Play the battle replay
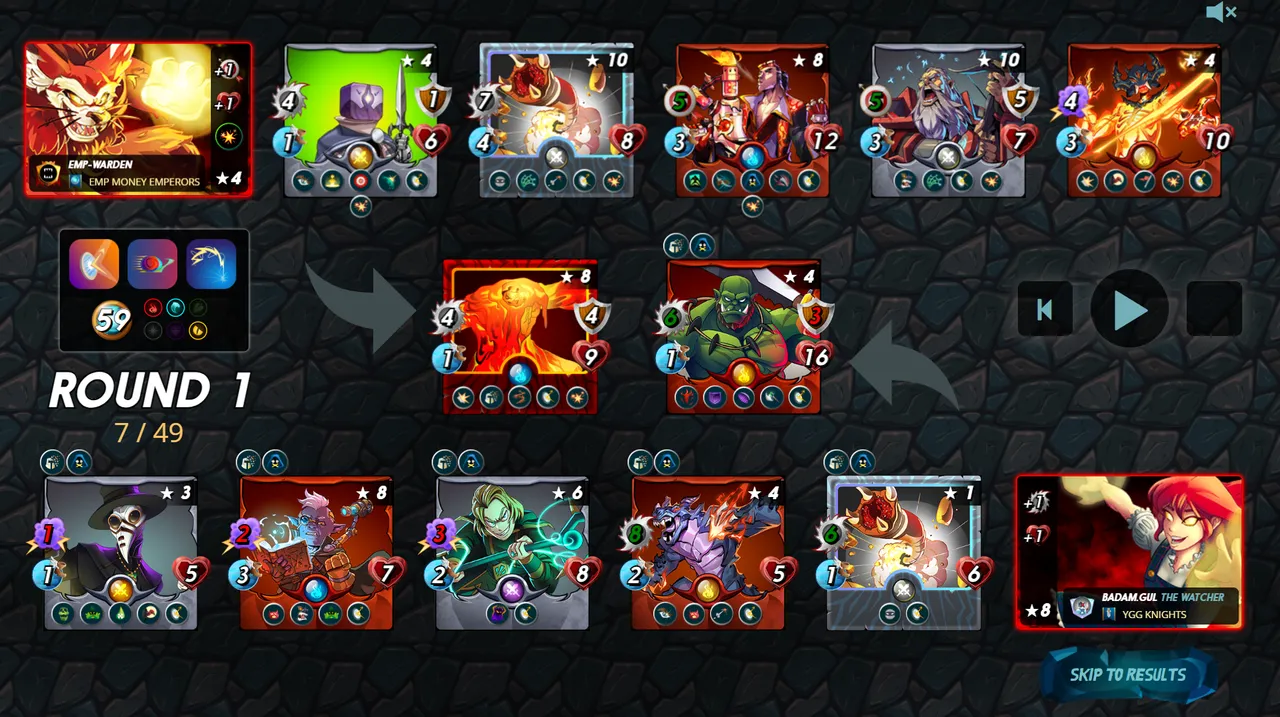 [1129, 309]
